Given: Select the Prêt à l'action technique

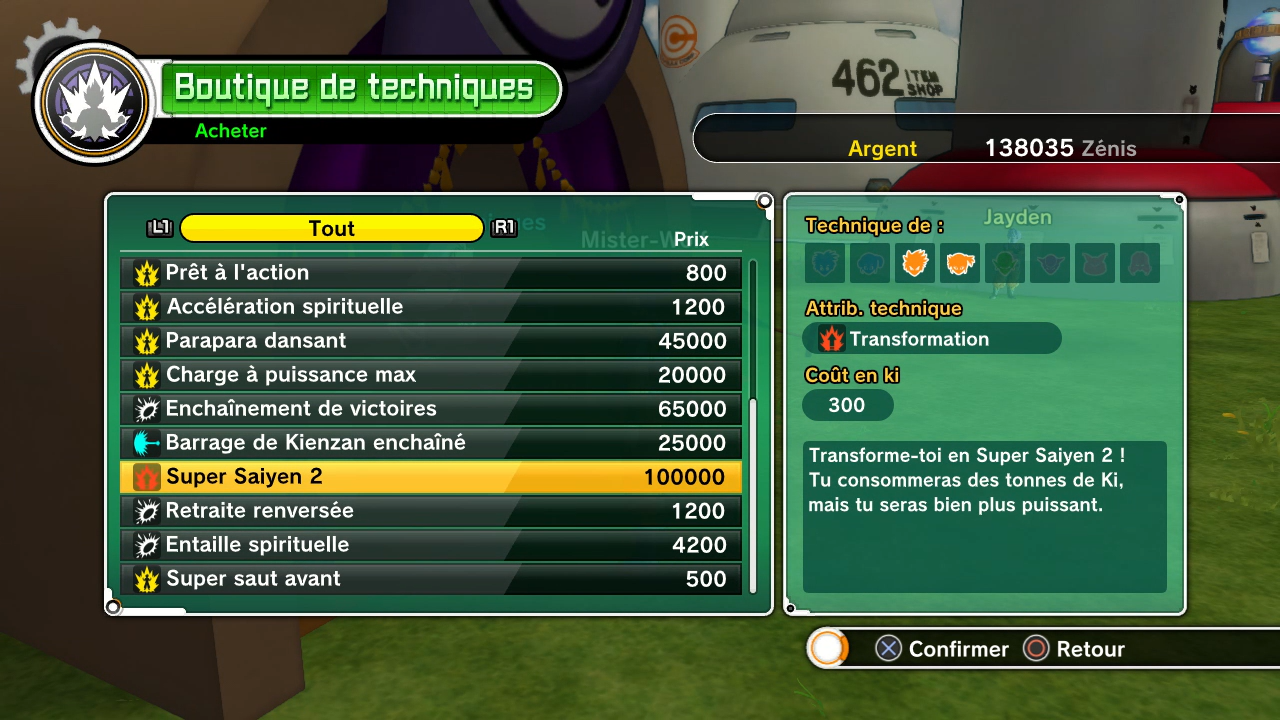Looking at the screenshot, I should [430, 273].
